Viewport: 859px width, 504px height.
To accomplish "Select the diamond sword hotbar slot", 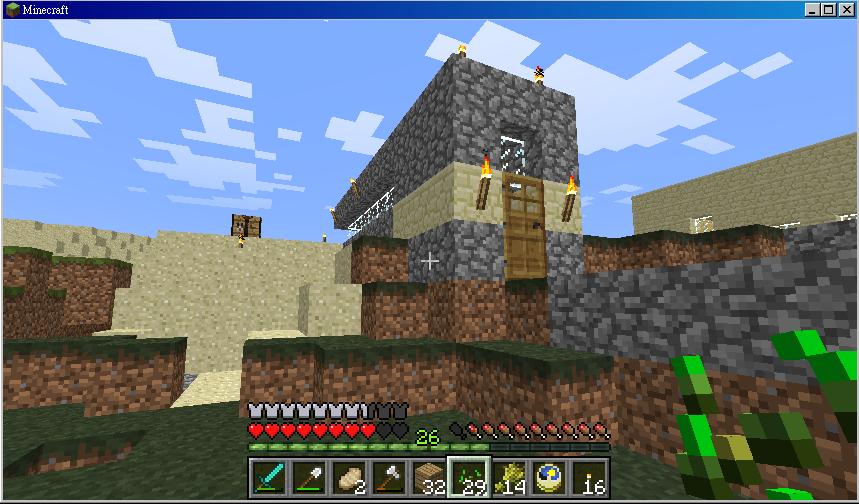I will tap(267, 477).
